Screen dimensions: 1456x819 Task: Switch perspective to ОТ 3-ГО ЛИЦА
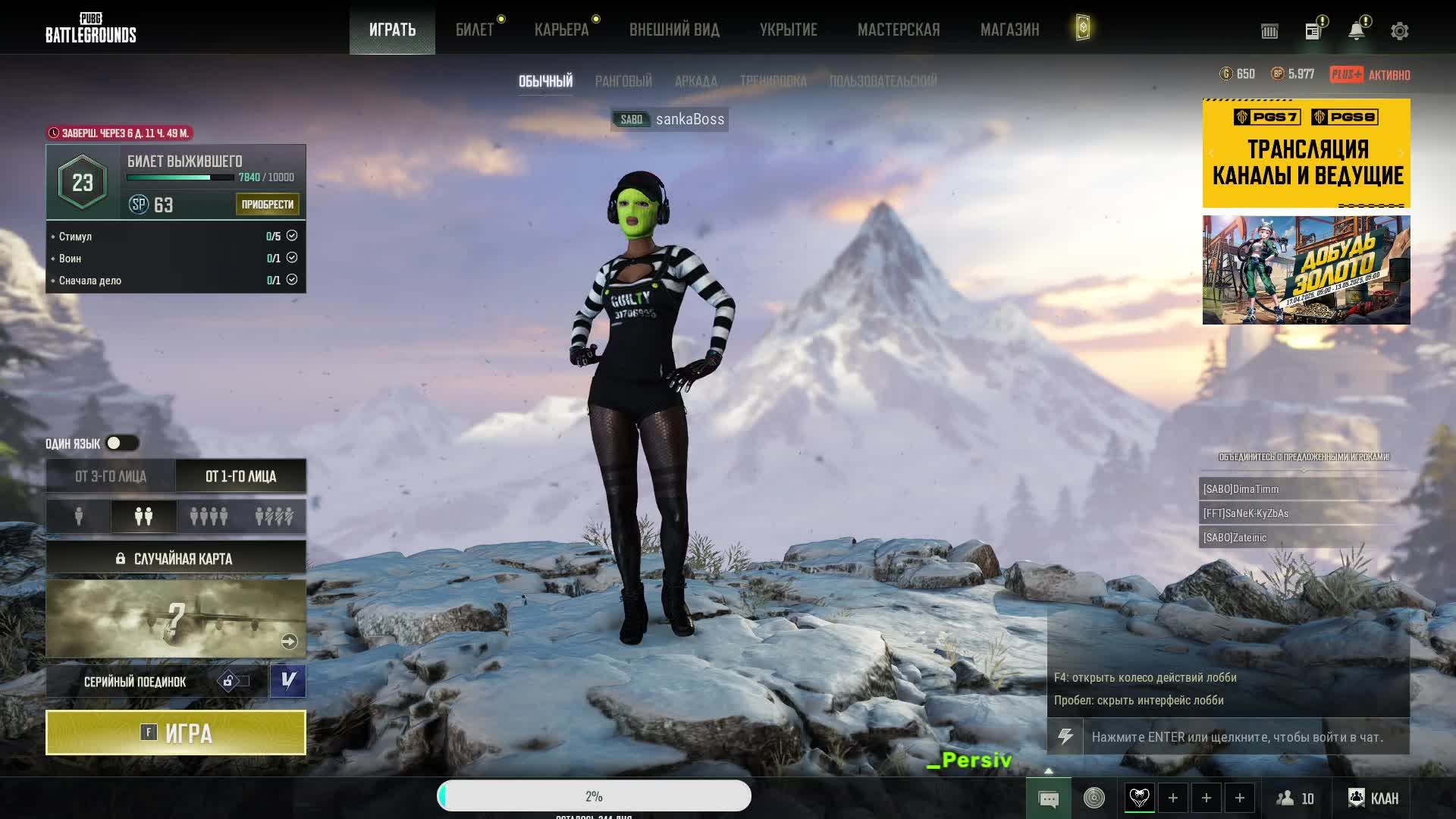tap(111, 476)
